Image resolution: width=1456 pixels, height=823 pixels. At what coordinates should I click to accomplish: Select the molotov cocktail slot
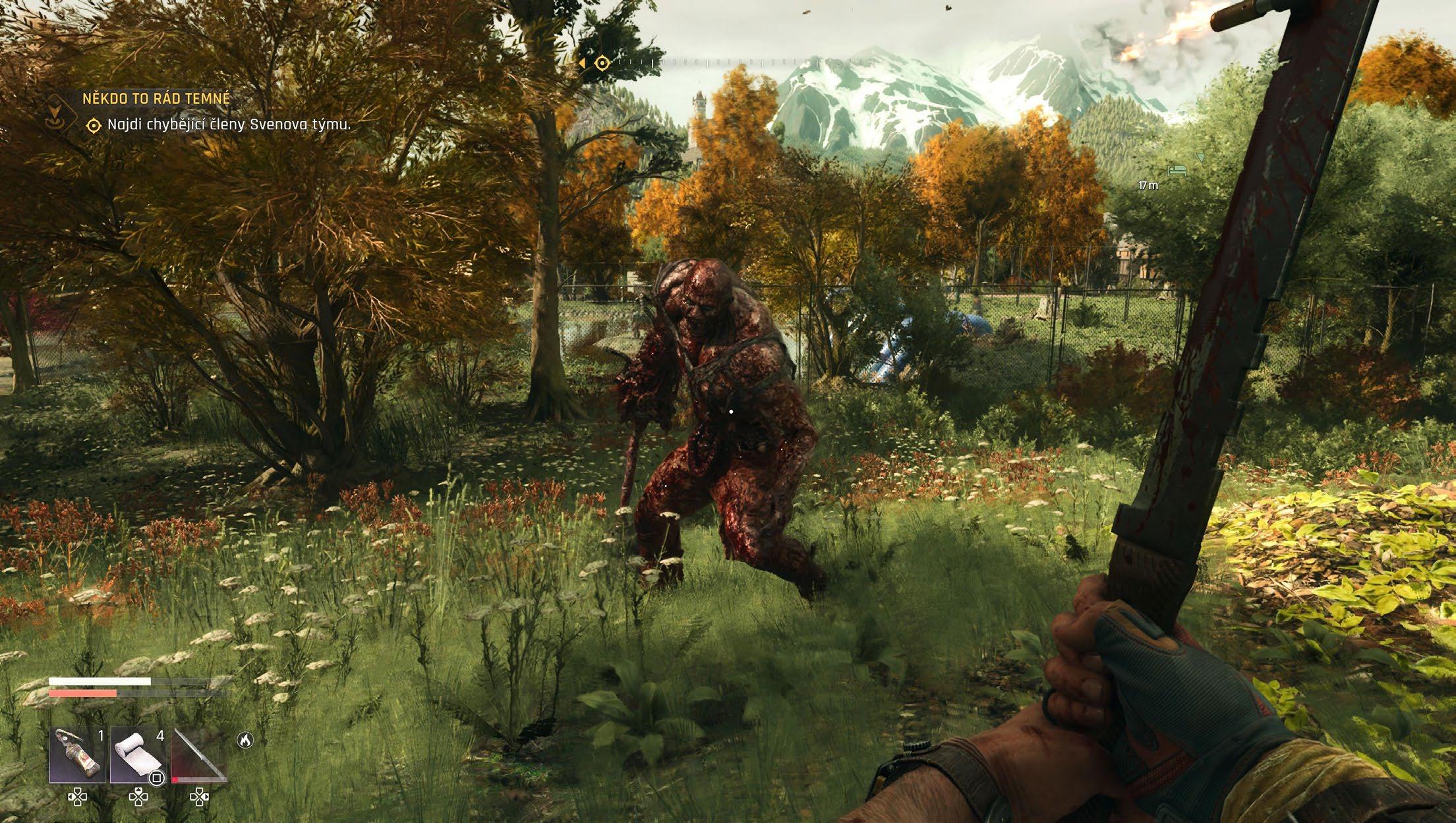pyautogui.click(x=78, y=754)
